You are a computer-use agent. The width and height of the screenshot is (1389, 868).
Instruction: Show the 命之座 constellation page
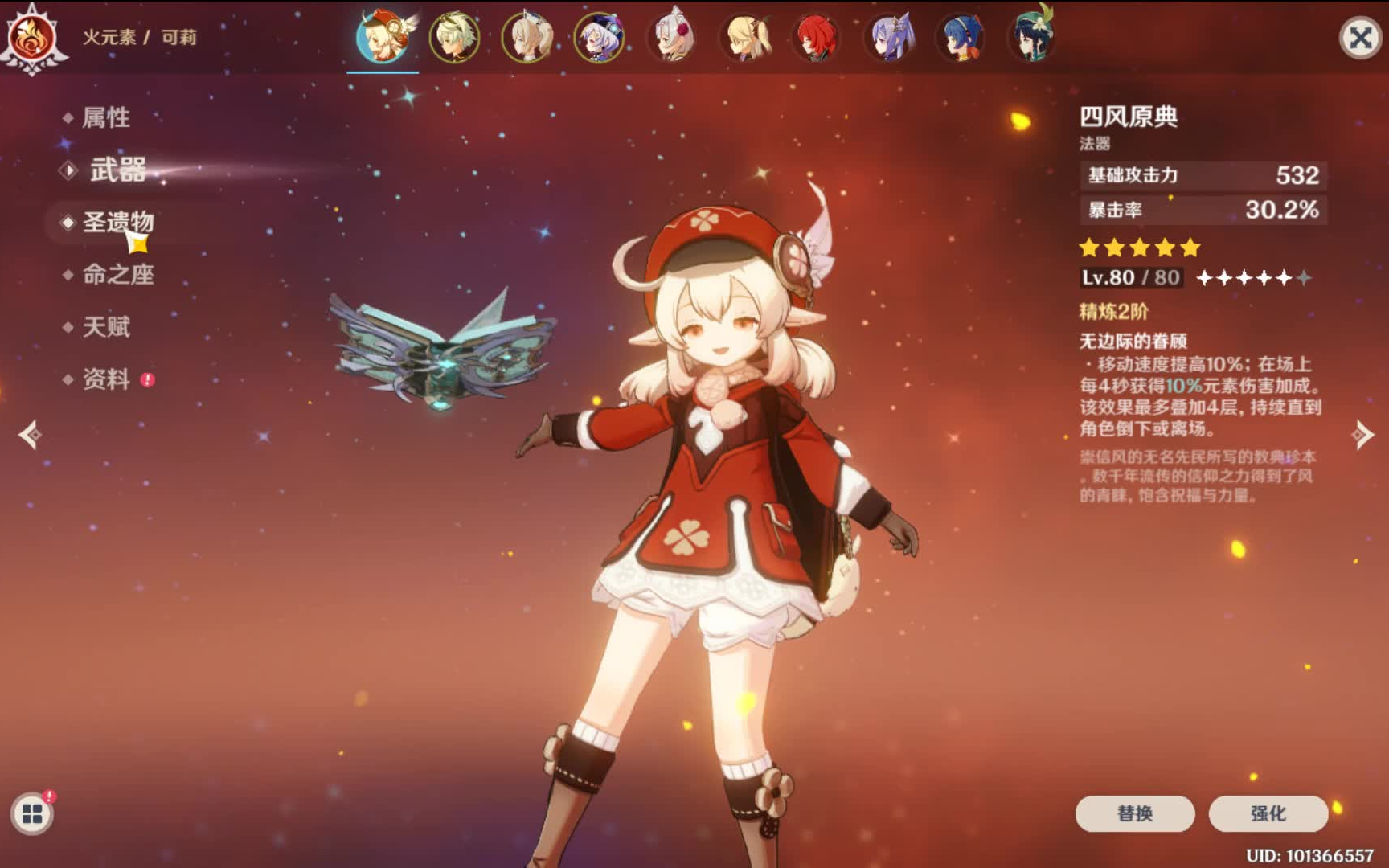click(117, 275)
